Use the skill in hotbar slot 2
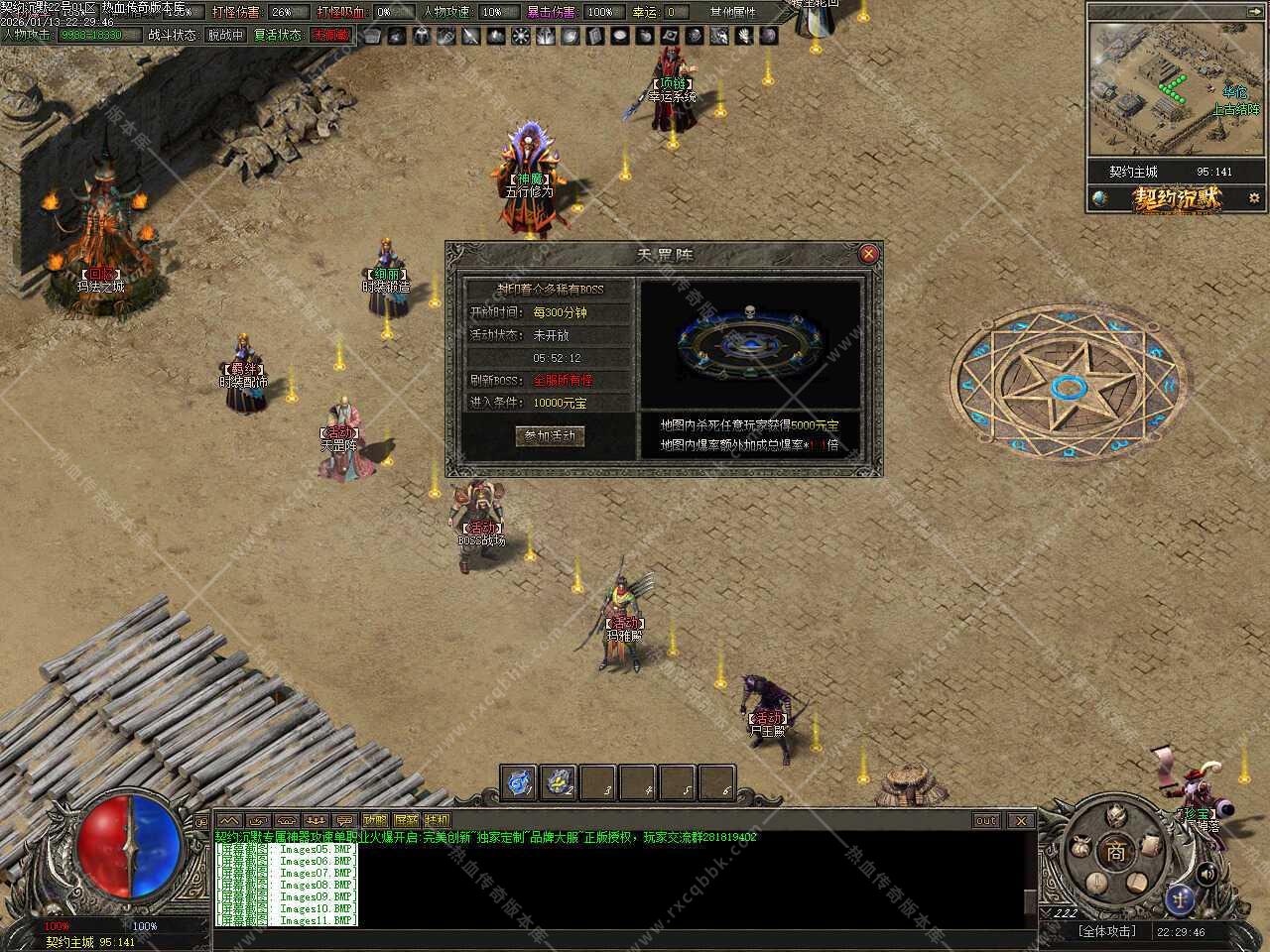This screenshot has height=952, width=1270. click(559, 782)
